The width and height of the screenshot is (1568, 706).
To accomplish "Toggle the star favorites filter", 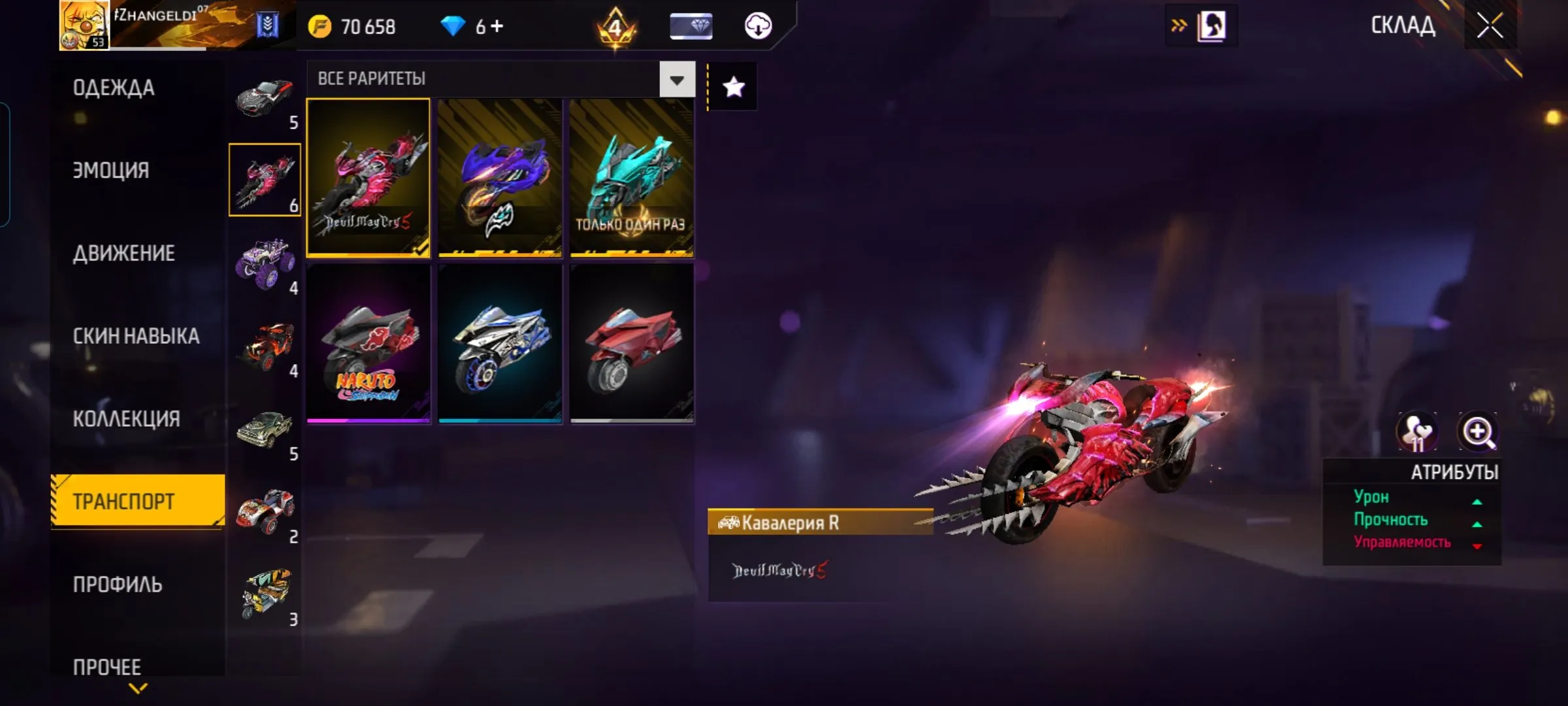I will (733, 87).
